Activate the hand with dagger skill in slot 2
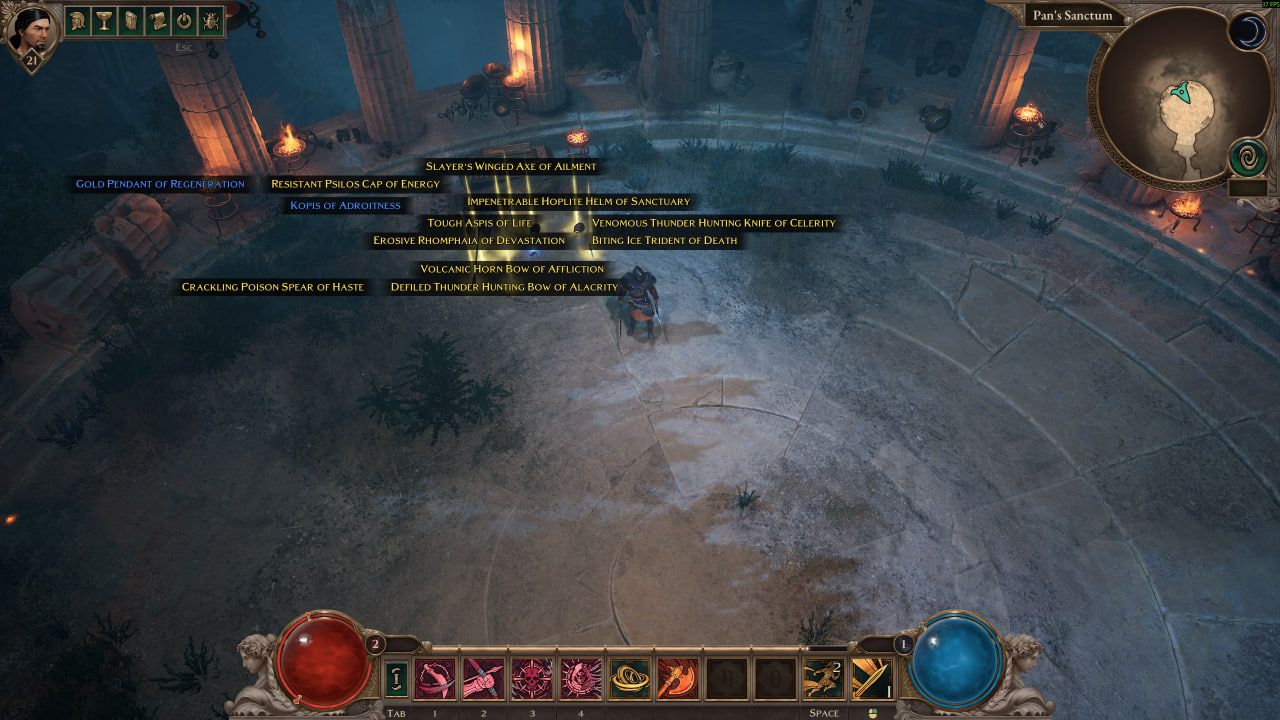1280x720 pixels. pyautogui.click(x=483, y=680)
